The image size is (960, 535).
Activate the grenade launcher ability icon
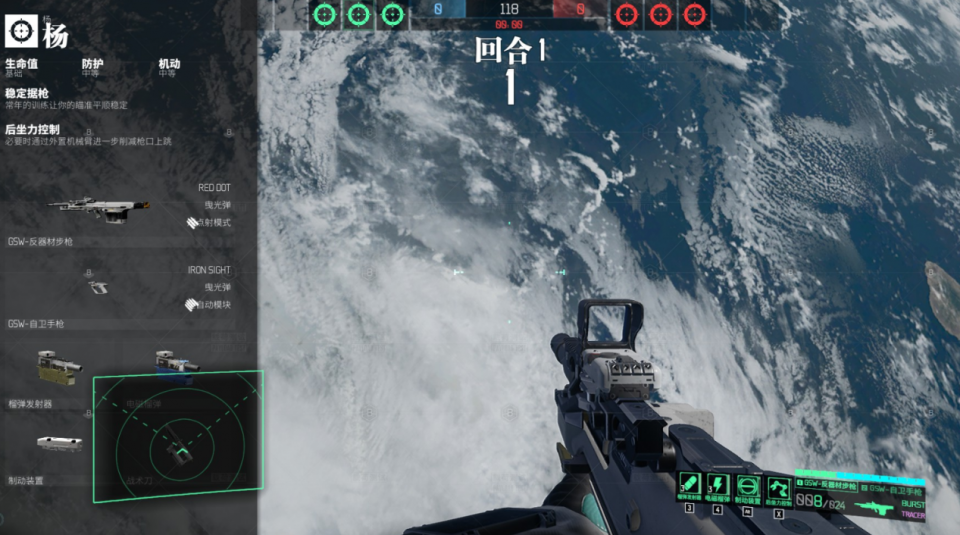coord(690,487)
